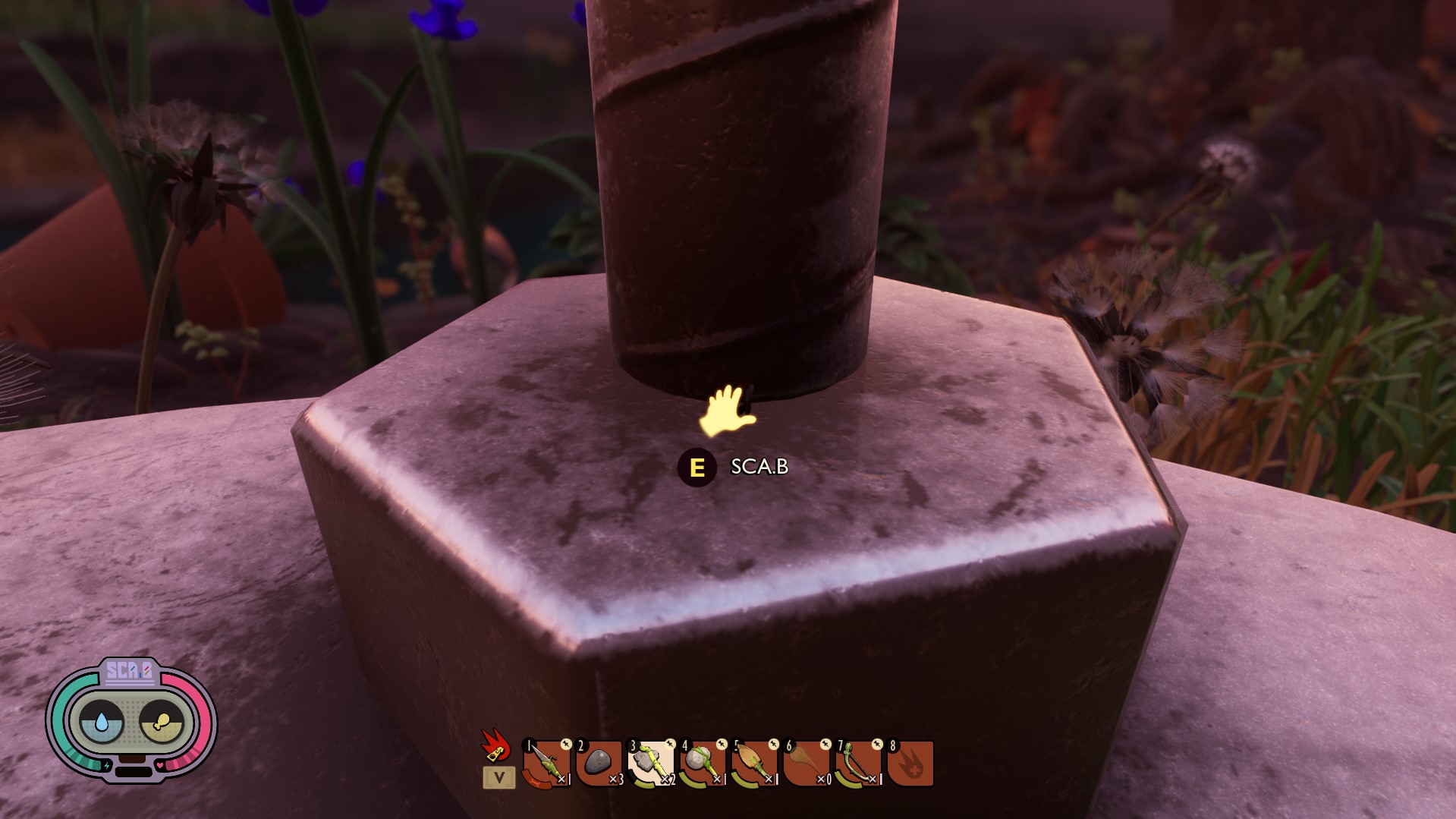Viewport: 1456px width, 819px height.
Task: Select the highlighted pebblet axe slot
Action: pyautogui.click(x=651, y=764)
